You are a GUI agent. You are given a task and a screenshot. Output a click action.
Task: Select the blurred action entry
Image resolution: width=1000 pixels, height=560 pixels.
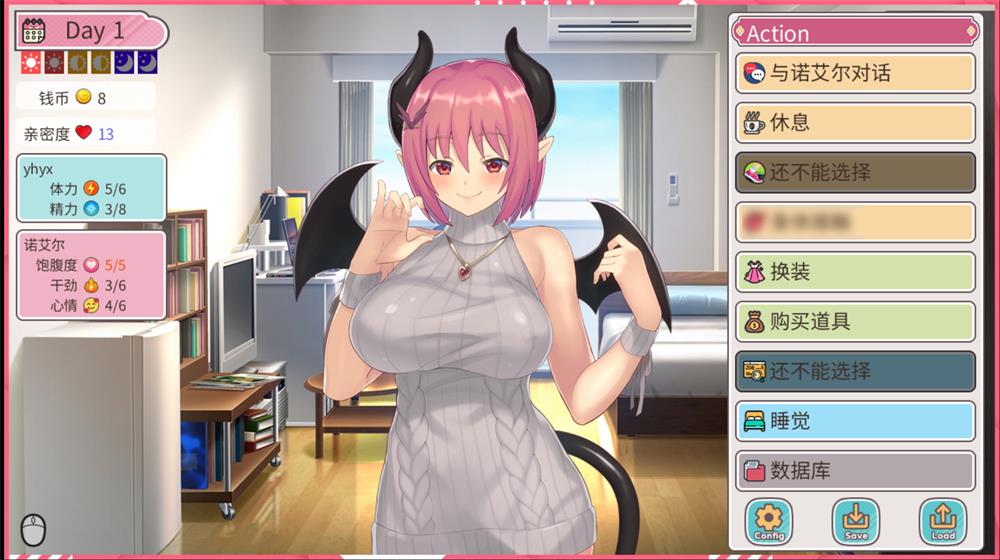point(855,222)
